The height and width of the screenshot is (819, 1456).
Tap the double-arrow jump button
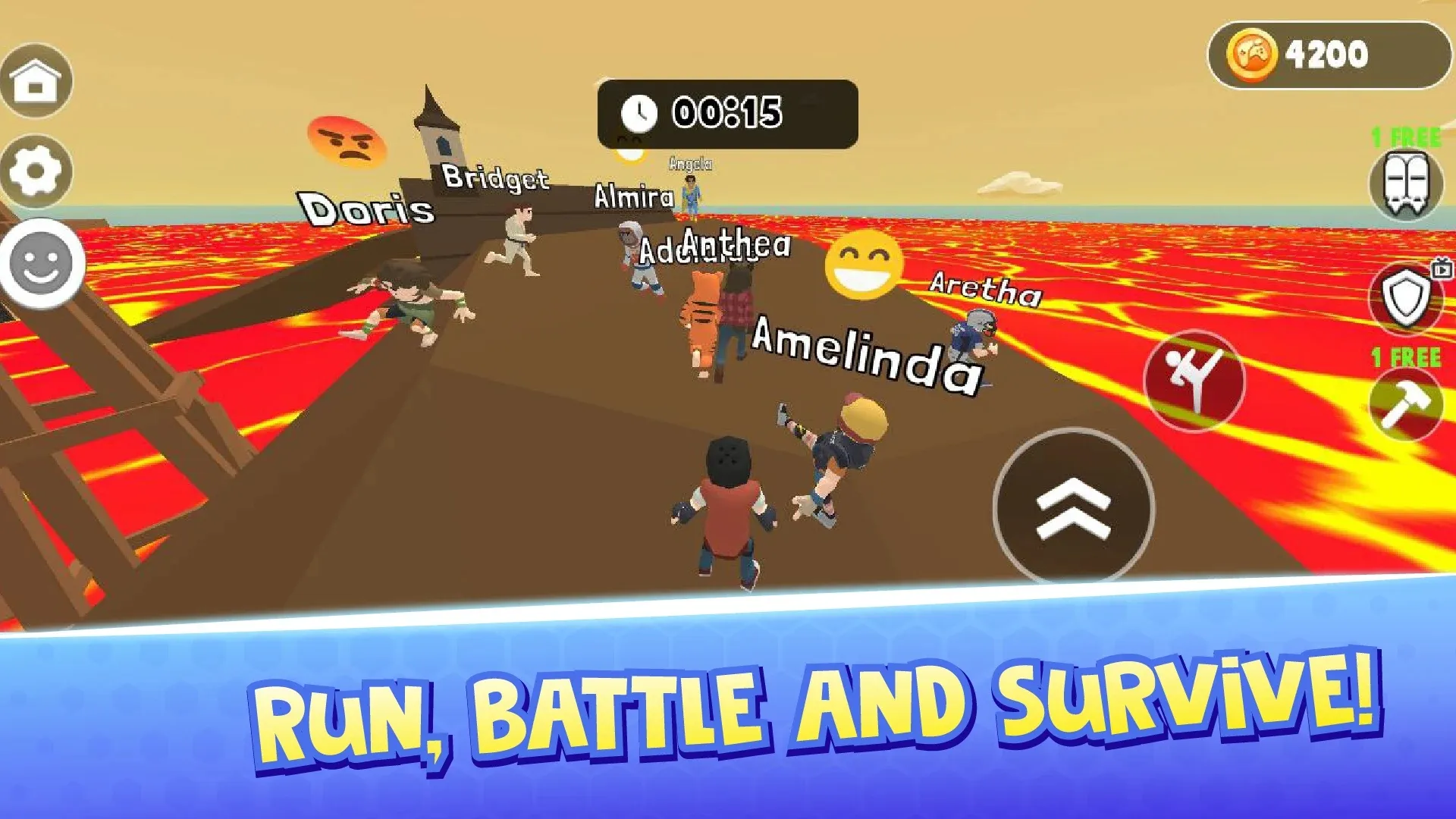coord(1073,508)
